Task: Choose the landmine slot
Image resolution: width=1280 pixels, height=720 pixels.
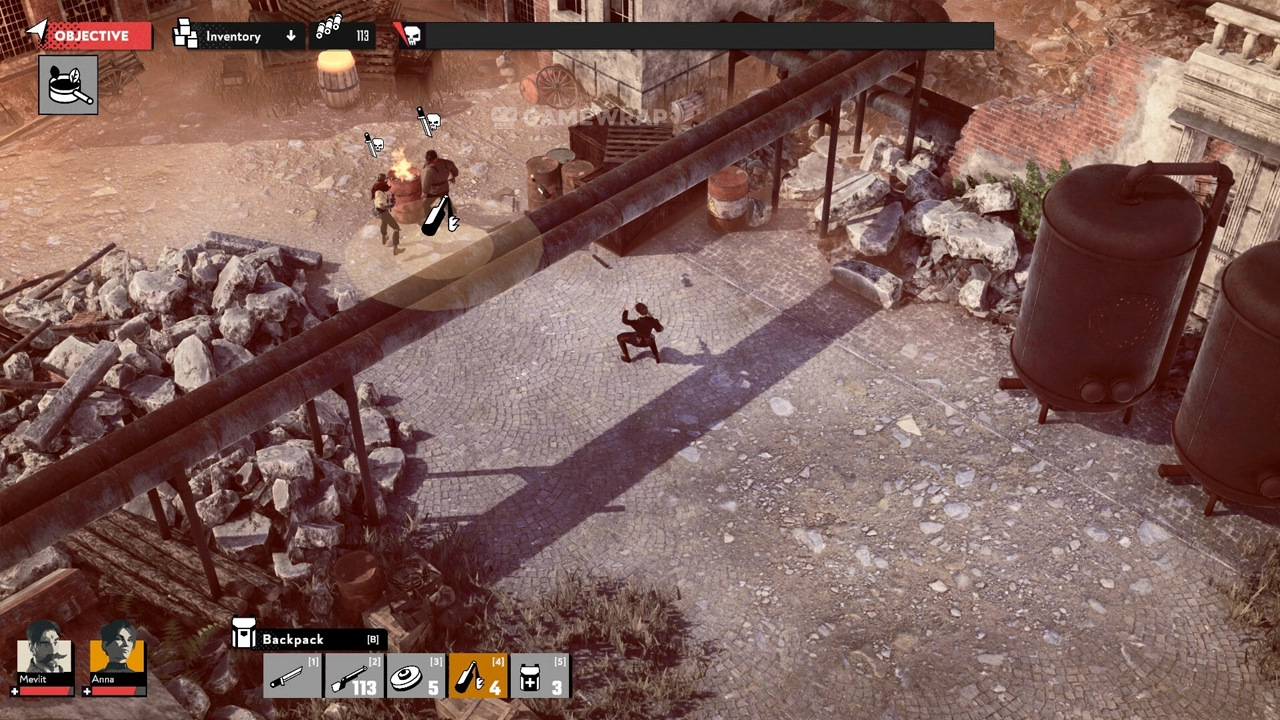Action: click(416, 676)
